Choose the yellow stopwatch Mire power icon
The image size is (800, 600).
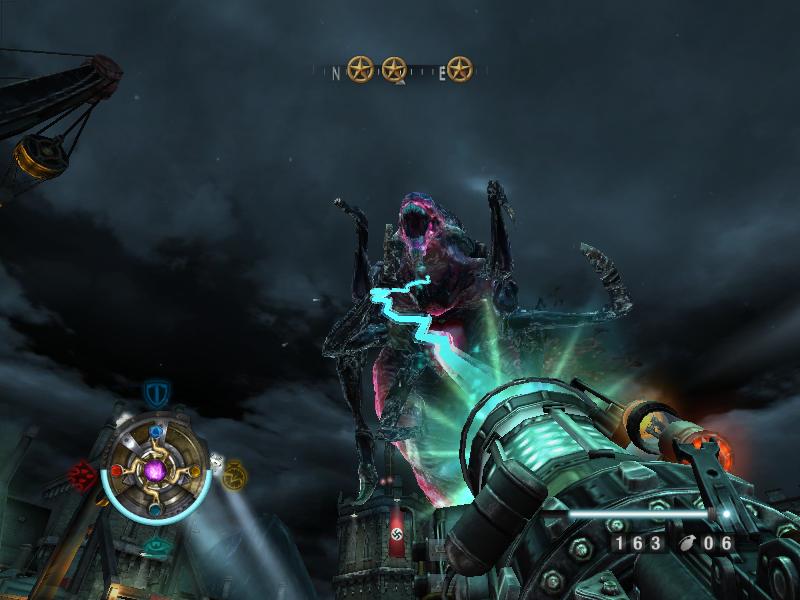234,473
